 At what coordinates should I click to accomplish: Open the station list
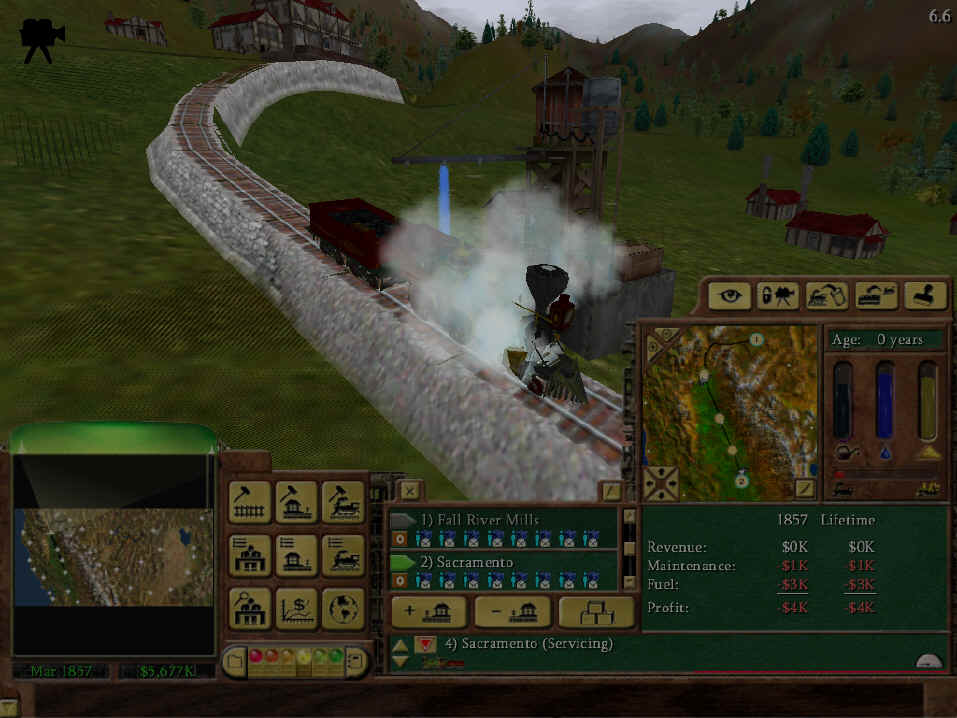click(x=296, y=555)
